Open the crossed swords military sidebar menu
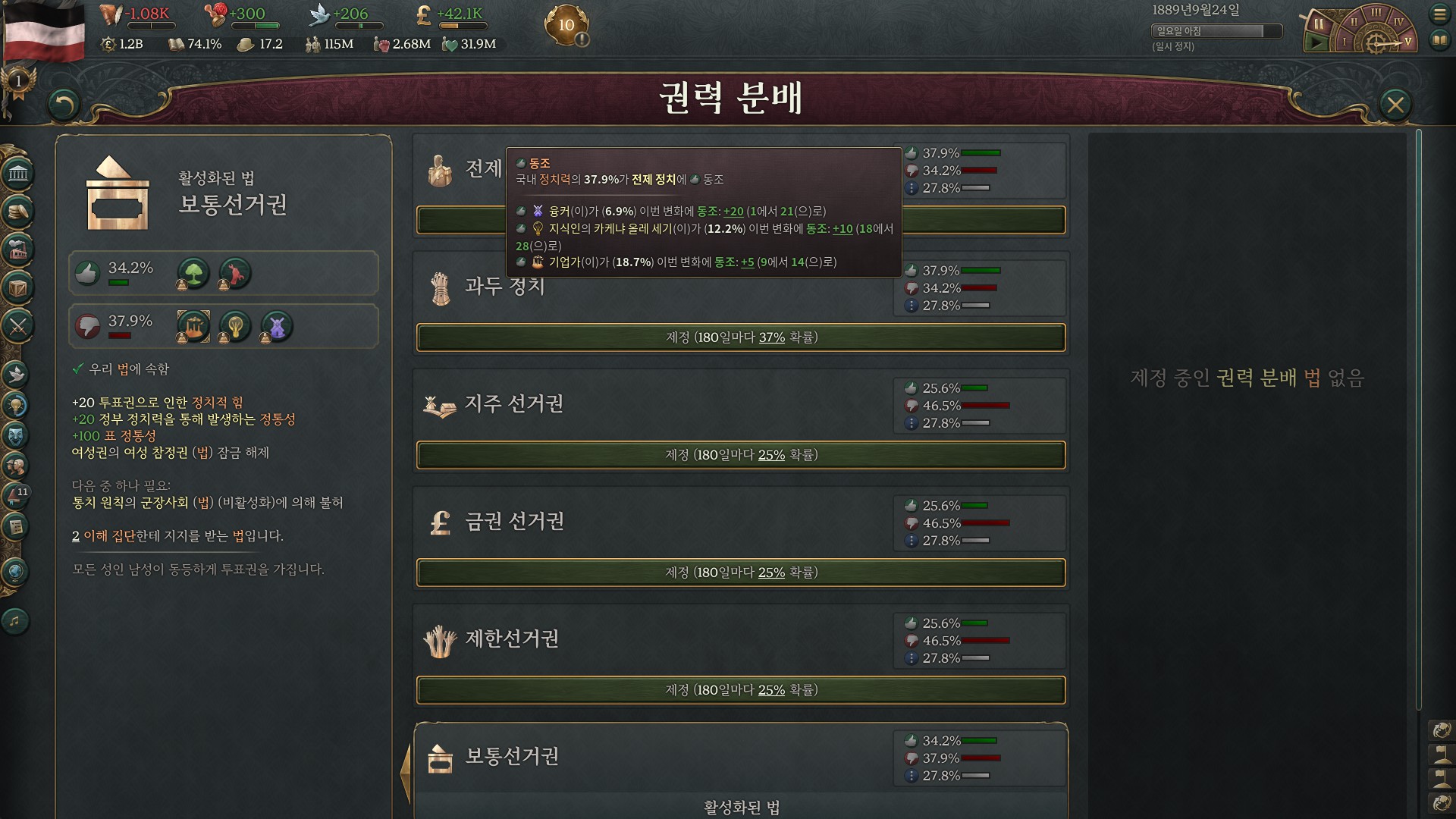 click(x=18, y=326)
